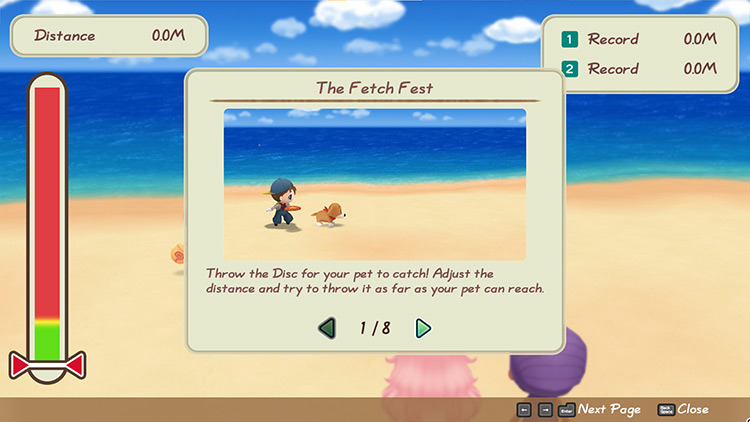The width and height of the screenshot is (750, 422).
Task: Click the previous page left arrow
Action: (x=327, y=328)
